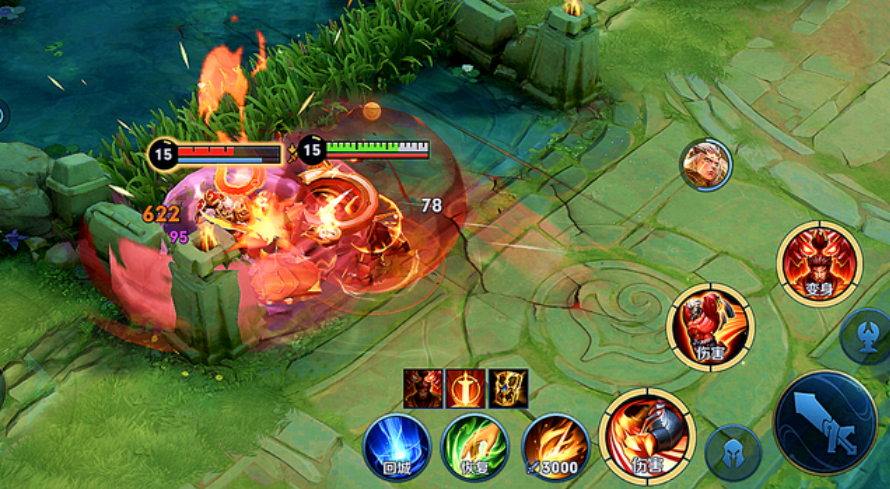Tap the 回城 recall button
The height and width of the screenshot is (489, 890).
tap(396, 447)
